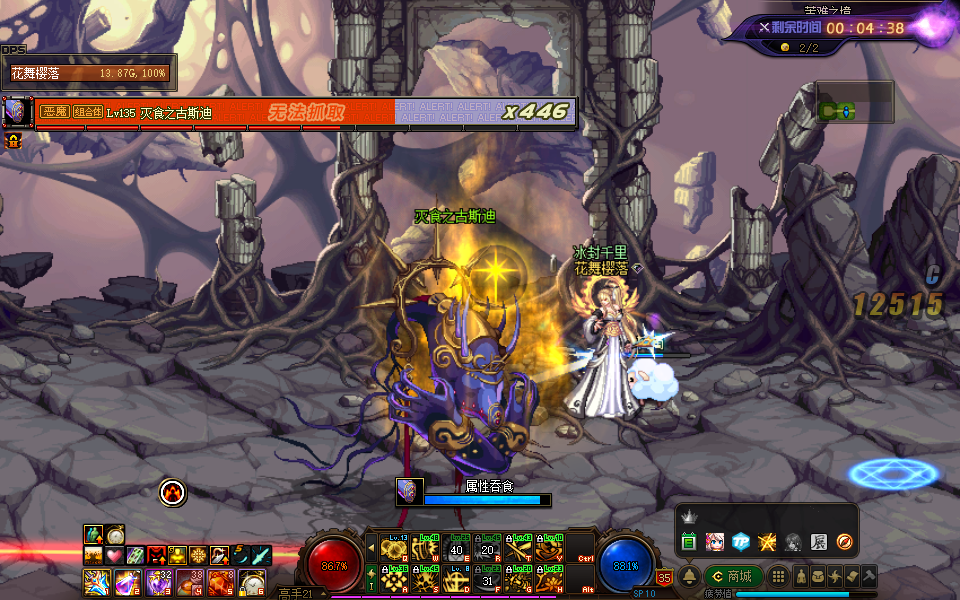This screenshot has width=960, height=600.
Task: Click the silver crown icon
Action: 688,518
